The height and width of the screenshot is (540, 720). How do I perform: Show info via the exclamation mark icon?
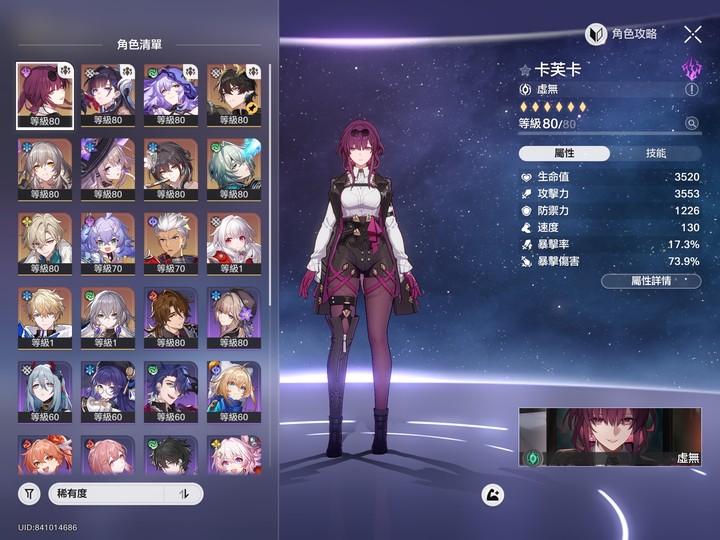692,89
